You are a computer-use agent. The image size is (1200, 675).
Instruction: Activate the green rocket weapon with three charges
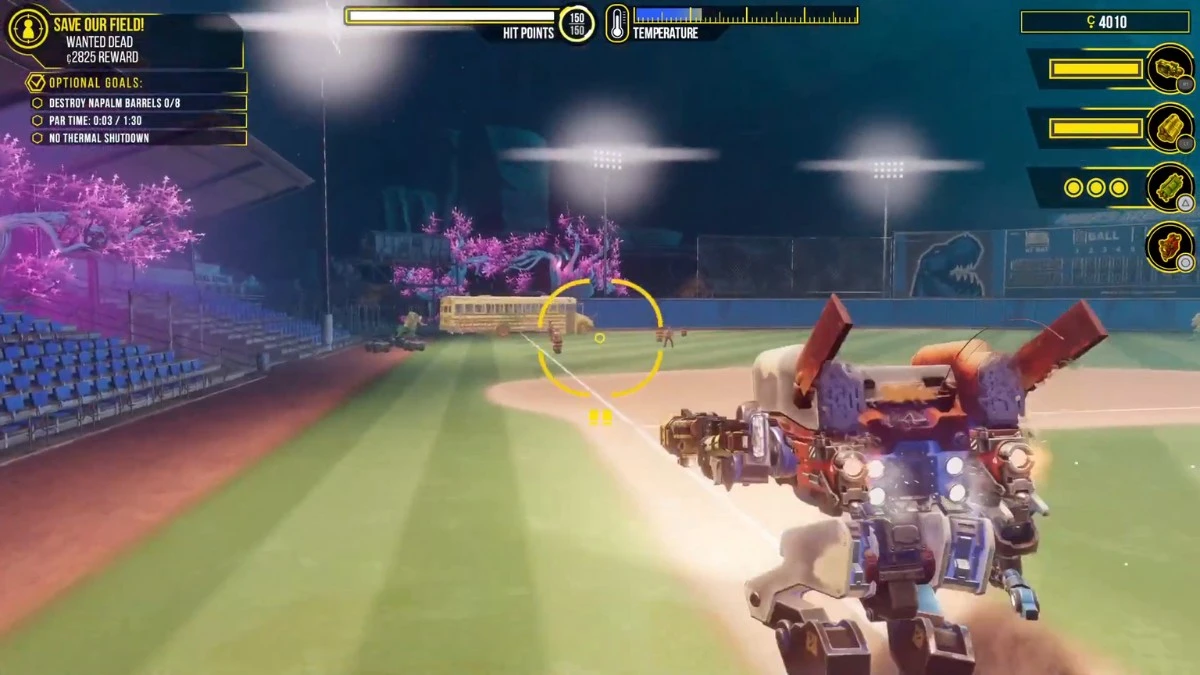coord(1168,187)
